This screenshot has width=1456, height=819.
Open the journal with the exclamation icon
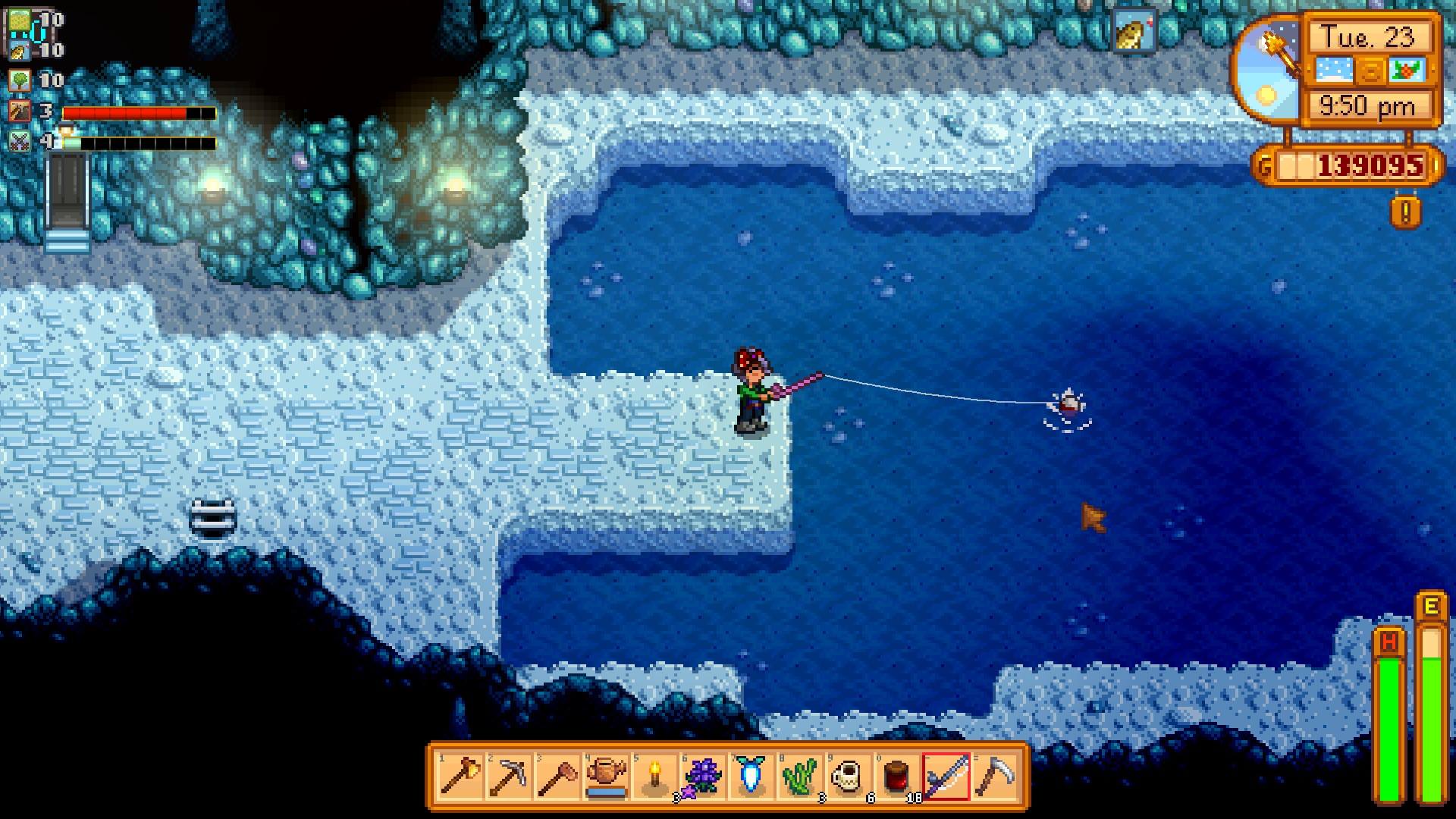(1406, 212)
